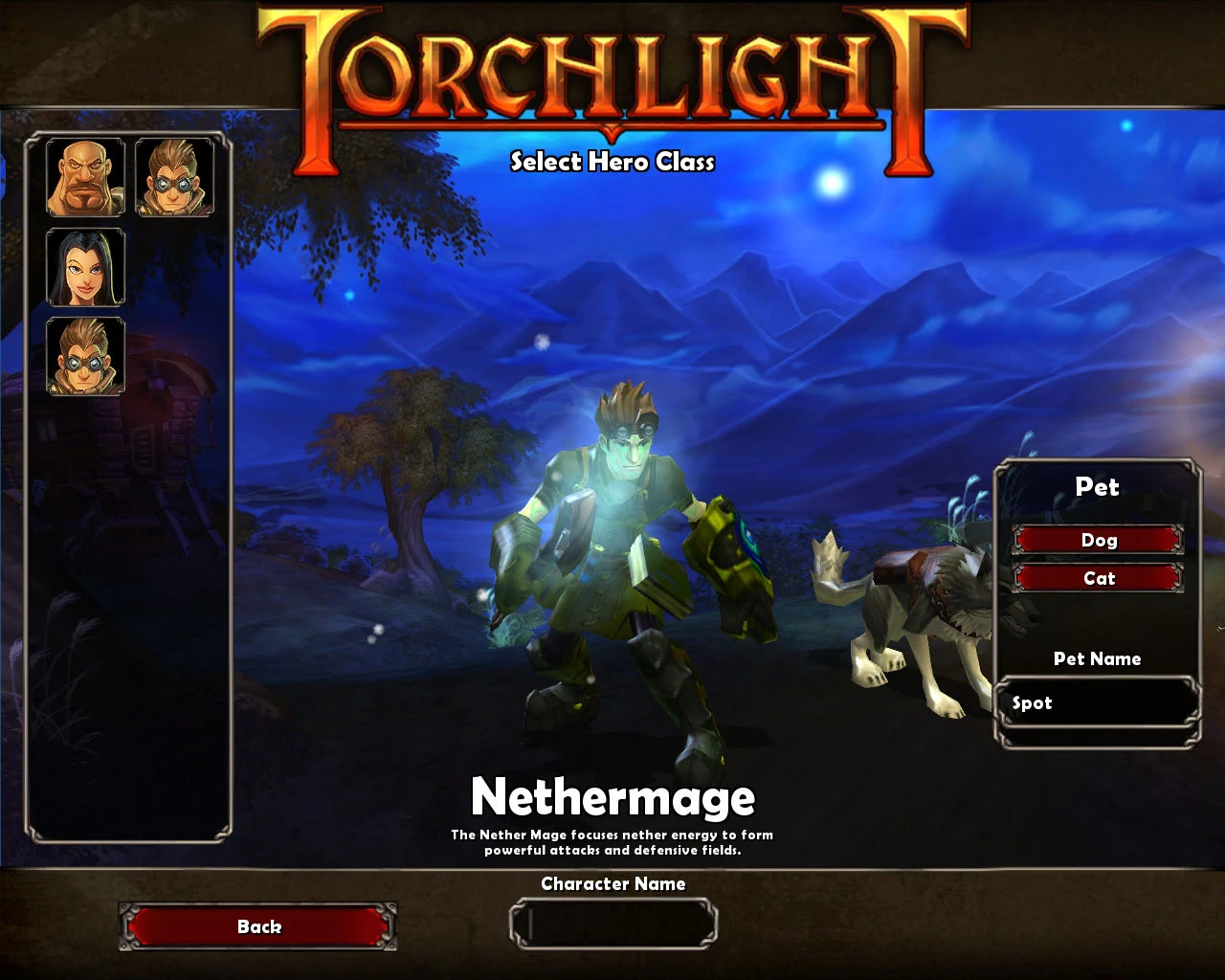Open the hero class selection panel
This screenshot has height=980, width=1225.
[x=134, y=479]
